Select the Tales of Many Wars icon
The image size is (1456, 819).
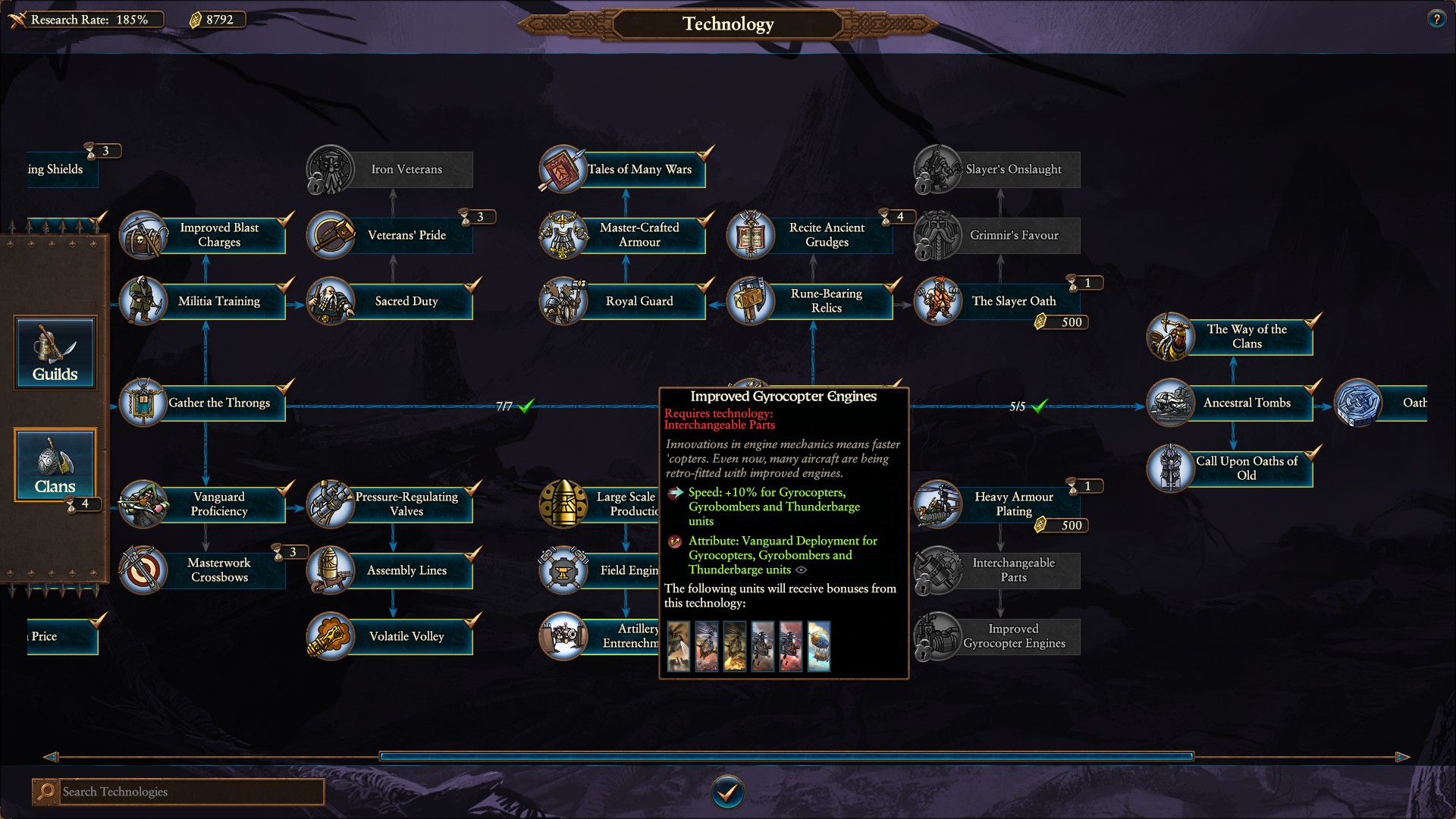[562, 169]
